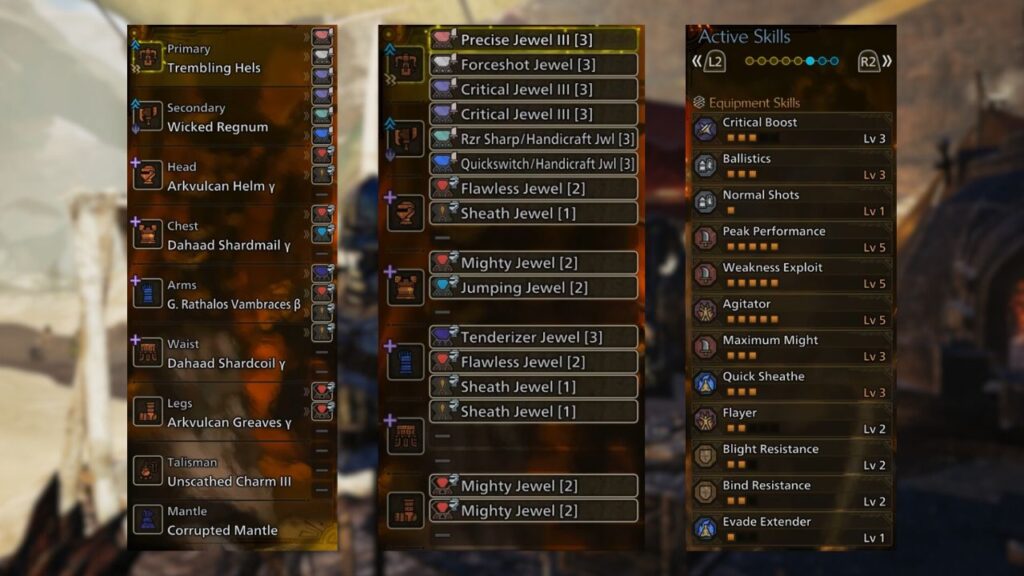
Task: Choose the Rzr Sharp/Handicraft Jwl decoration
Action: tap(534, 139)
